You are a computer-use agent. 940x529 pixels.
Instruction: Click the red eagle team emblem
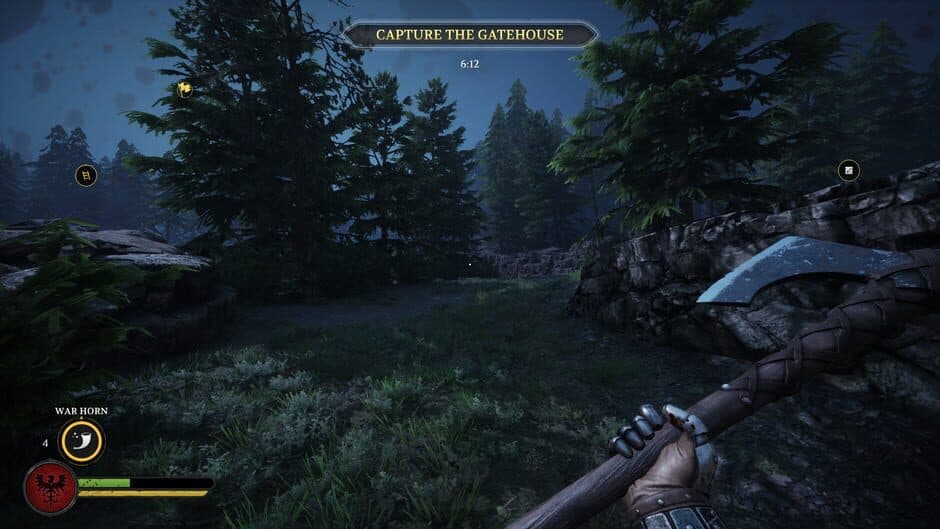(50, 487)
